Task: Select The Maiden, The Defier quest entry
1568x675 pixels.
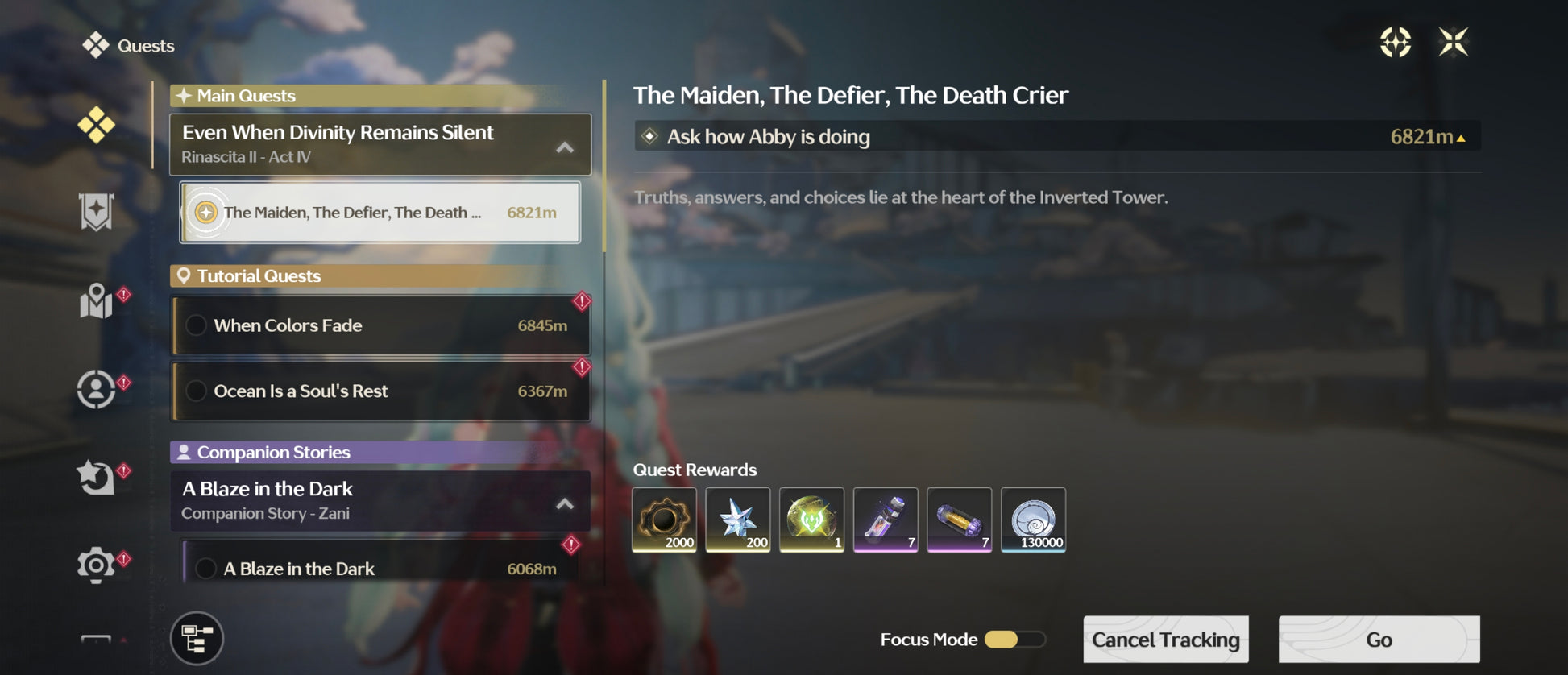Action: 380,213
